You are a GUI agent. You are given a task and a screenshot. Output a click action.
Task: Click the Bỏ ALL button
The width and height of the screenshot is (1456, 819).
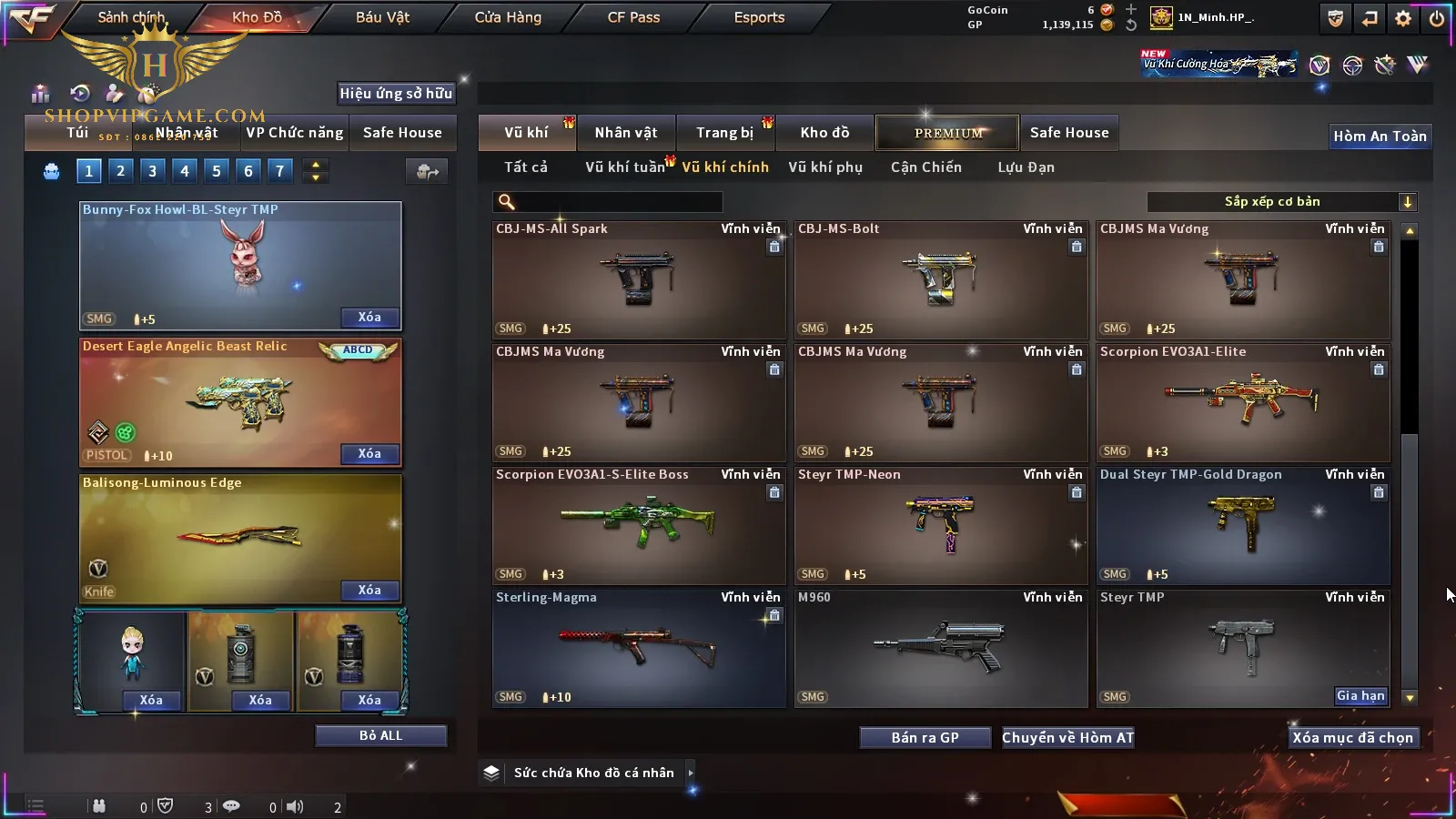(380, 735)
